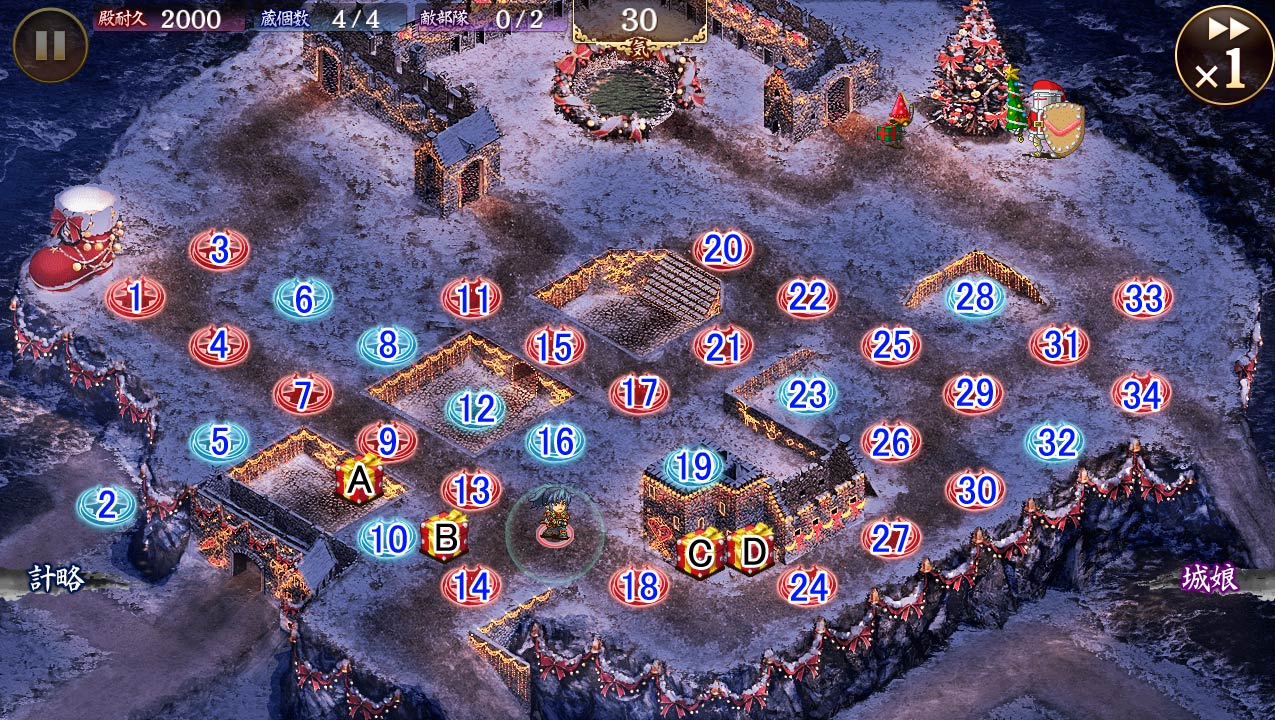Select blue placement tile 32
Screen dimensions: 1275x720
[x=1056, y=441]
